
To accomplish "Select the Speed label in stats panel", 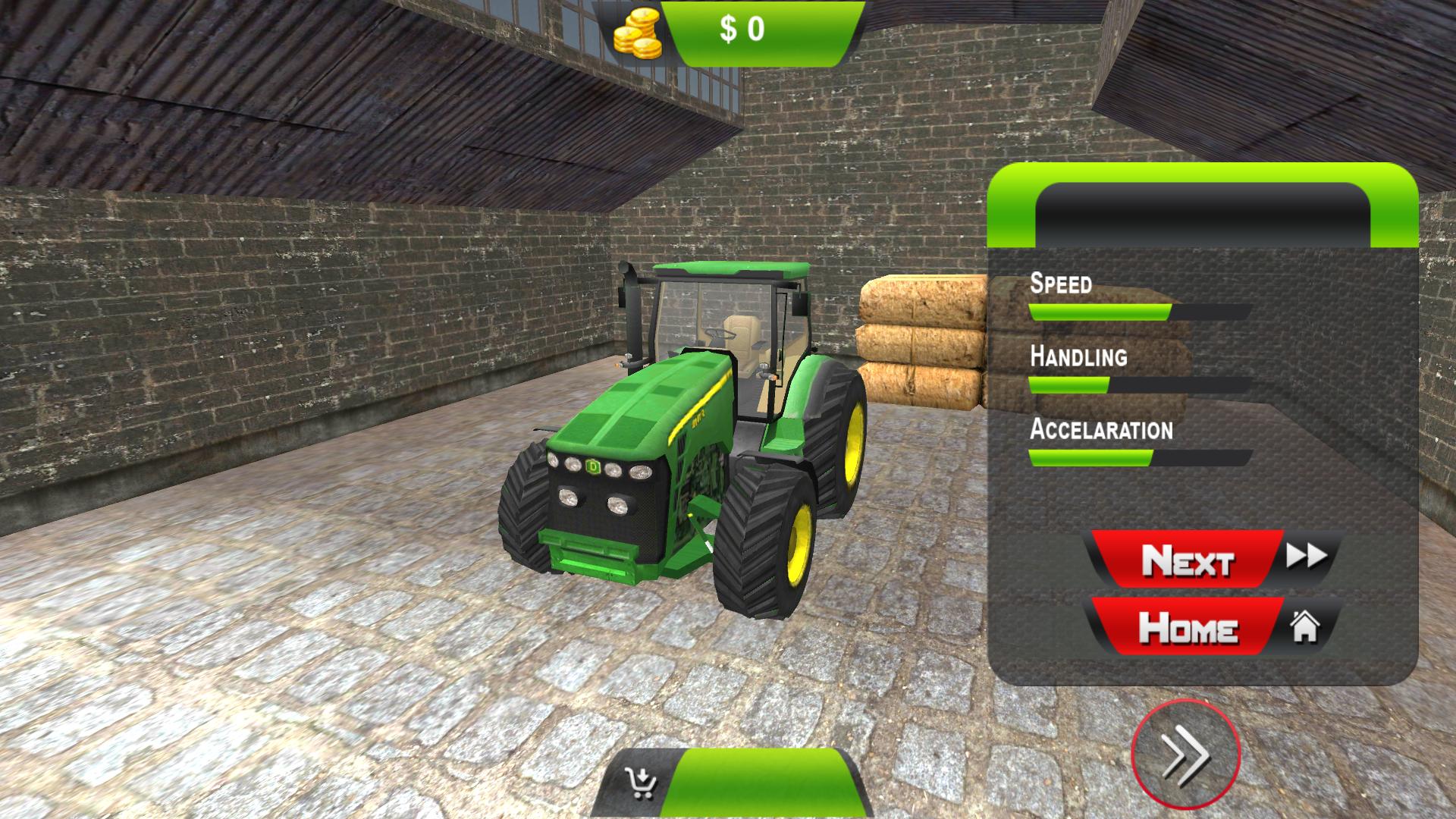I will [1059, 285].
